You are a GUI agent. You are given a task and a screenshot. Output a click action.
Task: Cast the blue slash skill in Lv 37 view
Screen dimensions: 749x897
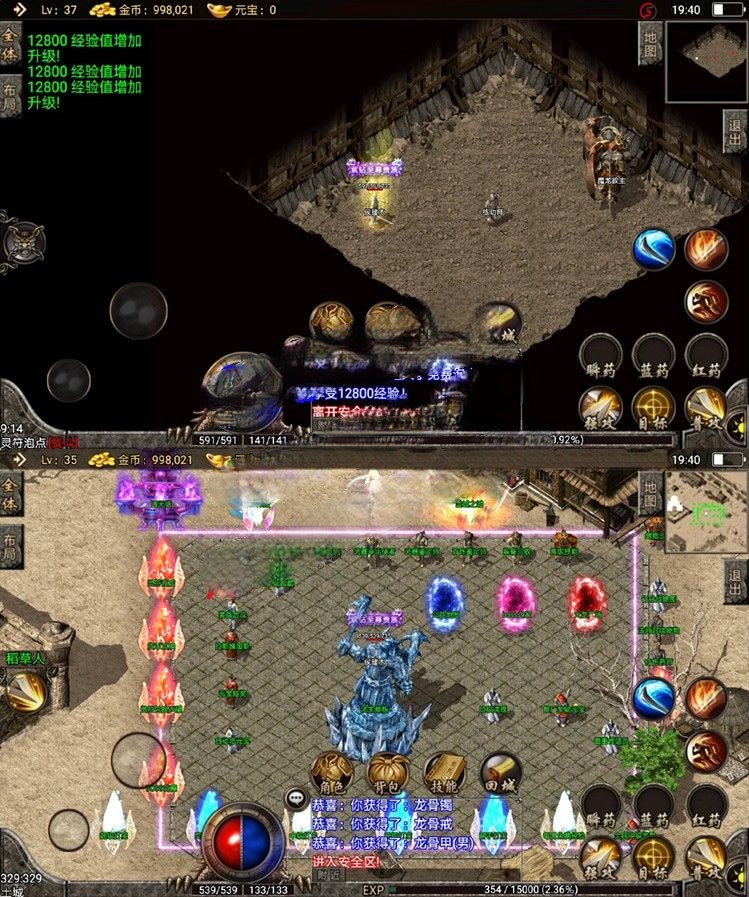click(x=654, y=249)
